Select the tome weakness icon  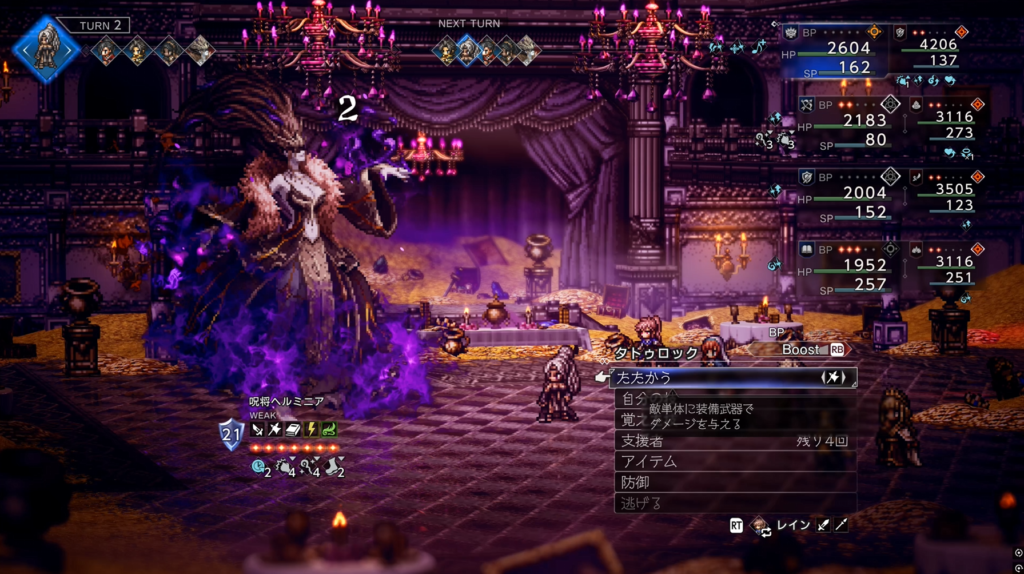tap(293, 429)
